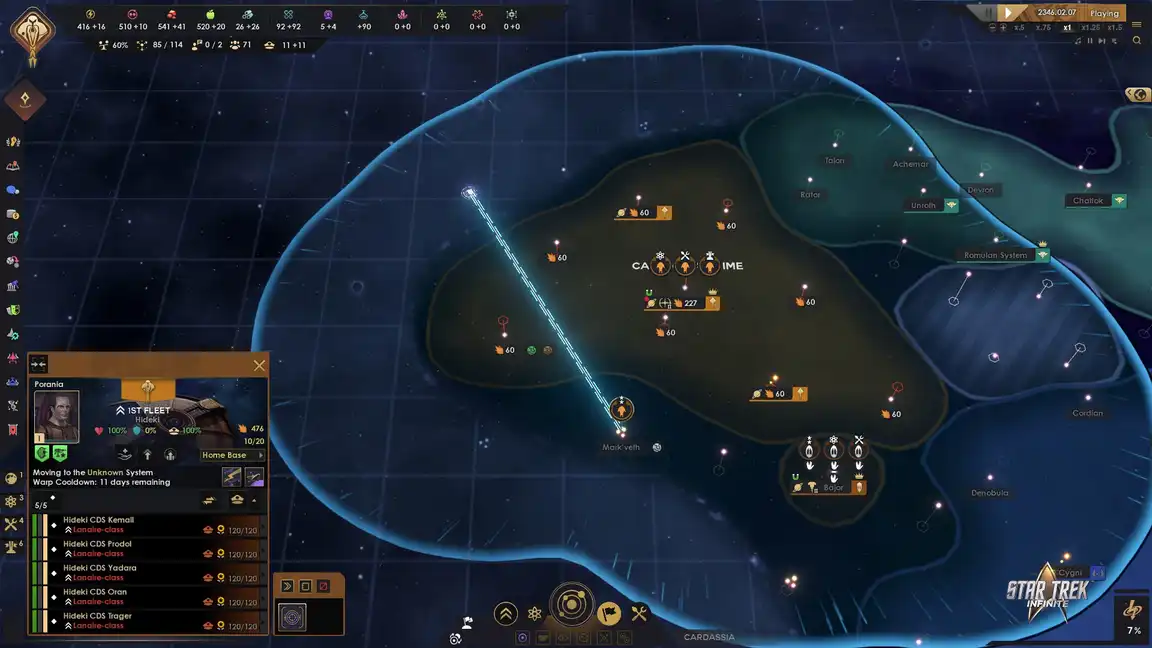Open the wrench and screwdriver construction button
Viewport: 1152px width, 648px height.
click(x=639, y=614)
